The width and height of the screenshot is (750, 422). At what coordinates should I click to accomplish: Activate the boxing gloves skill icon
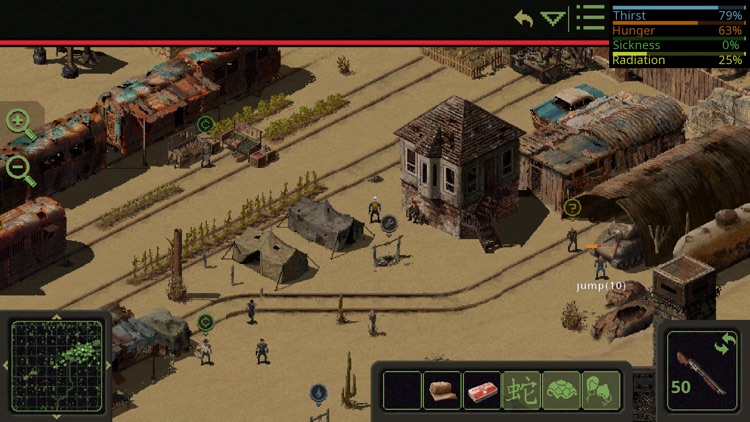tap(600, 390)
